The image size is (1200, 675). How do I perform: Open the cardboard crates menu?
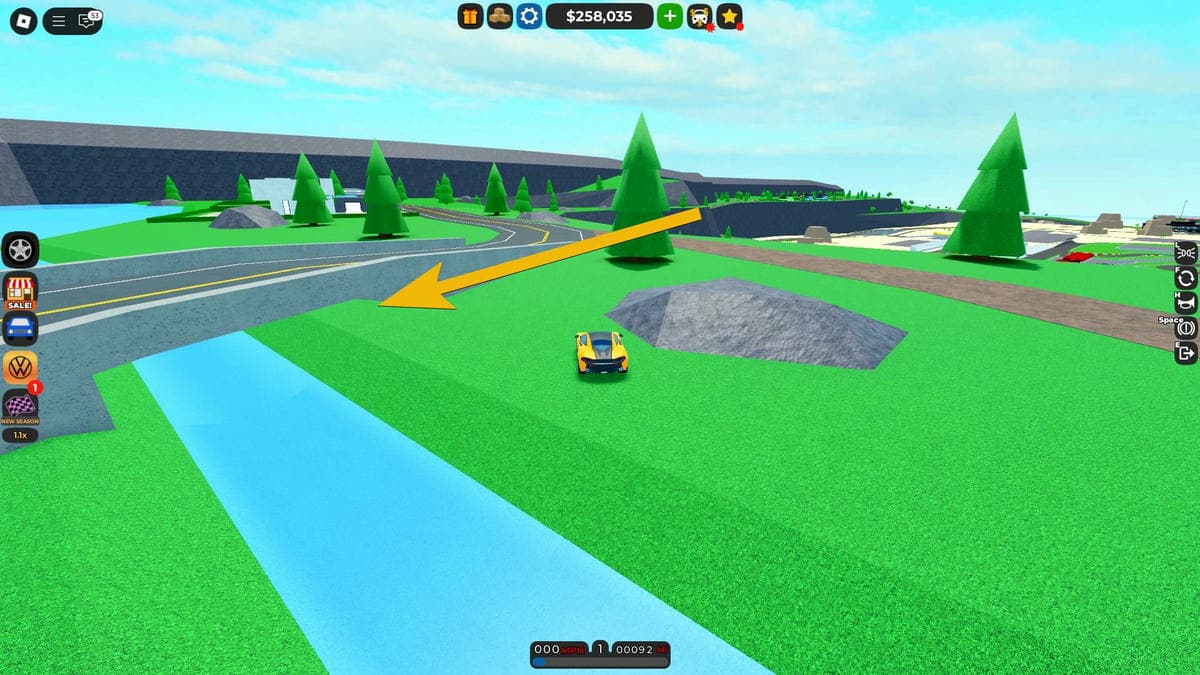click(499, 16)
